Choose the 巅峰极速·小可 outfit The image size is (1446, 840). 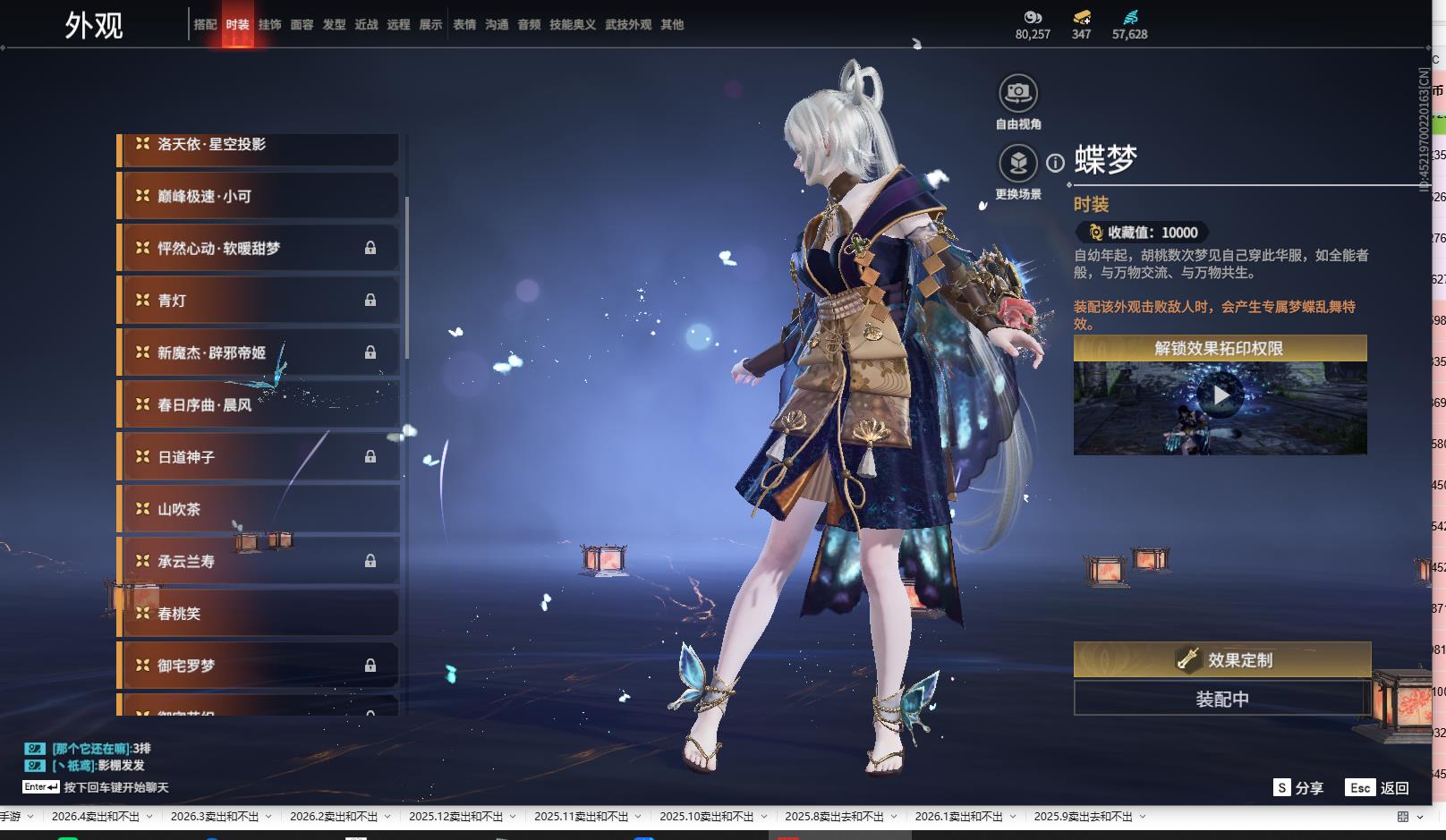pyautogui.click(x=258, y=196)
